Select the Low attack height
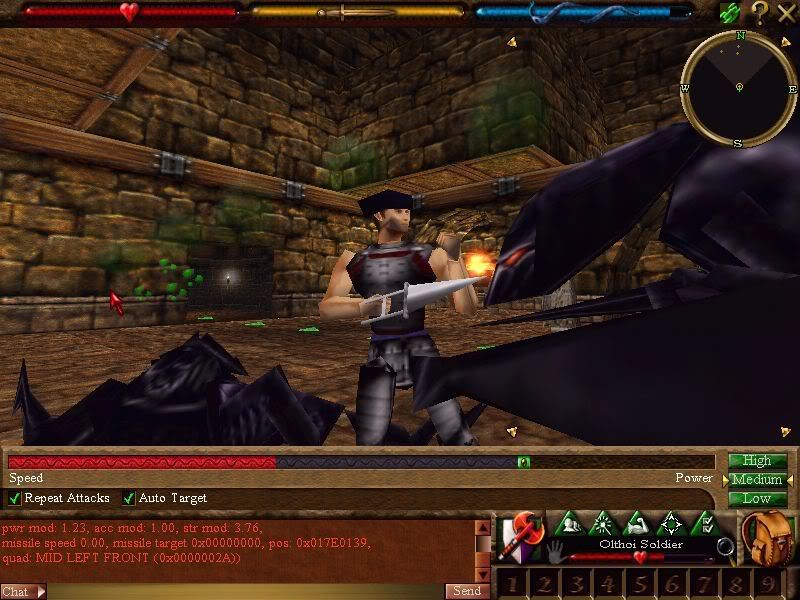 click(757, 498)
